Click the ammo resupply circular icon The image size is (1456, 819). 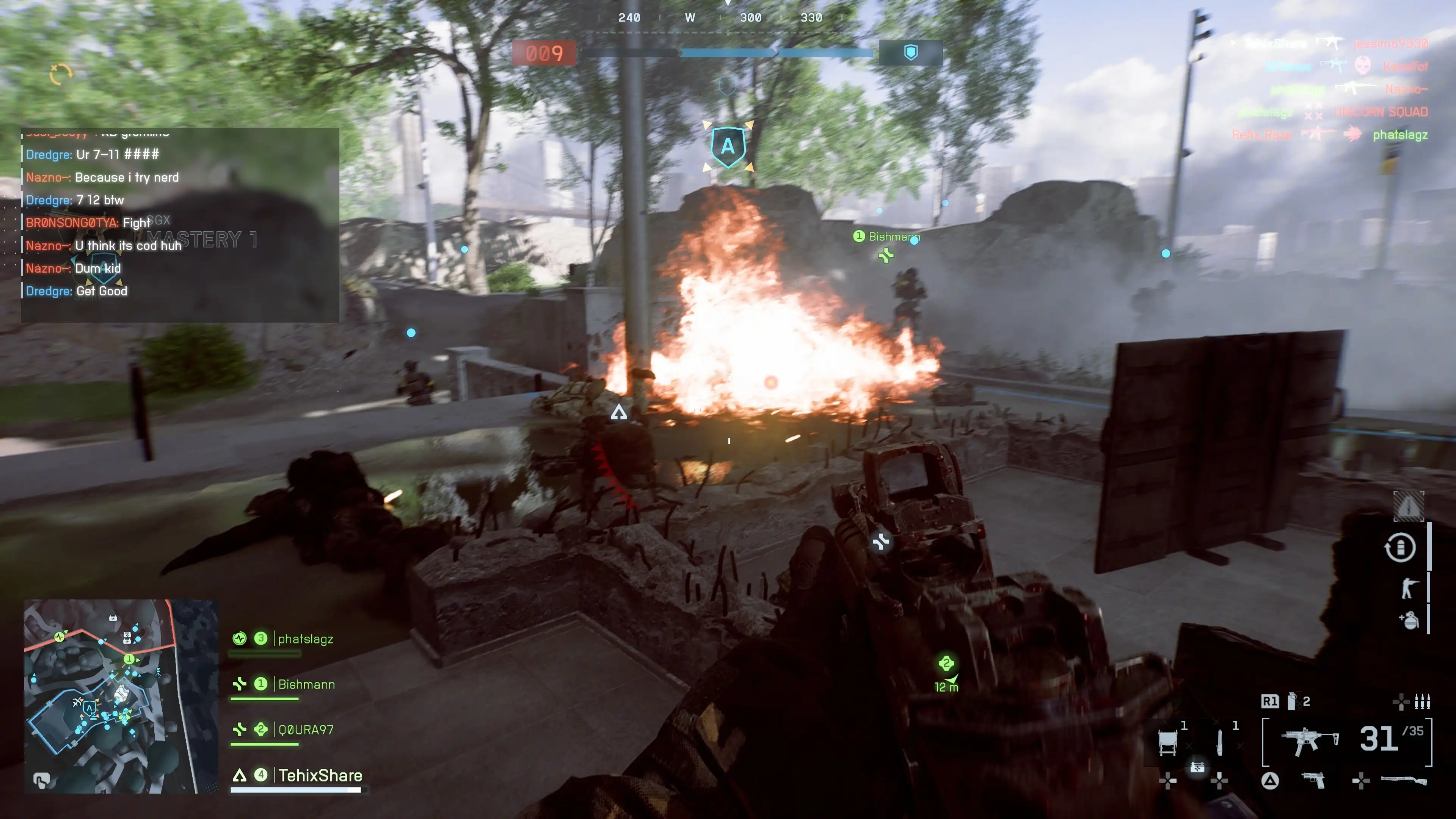[x=1400, y=547]
